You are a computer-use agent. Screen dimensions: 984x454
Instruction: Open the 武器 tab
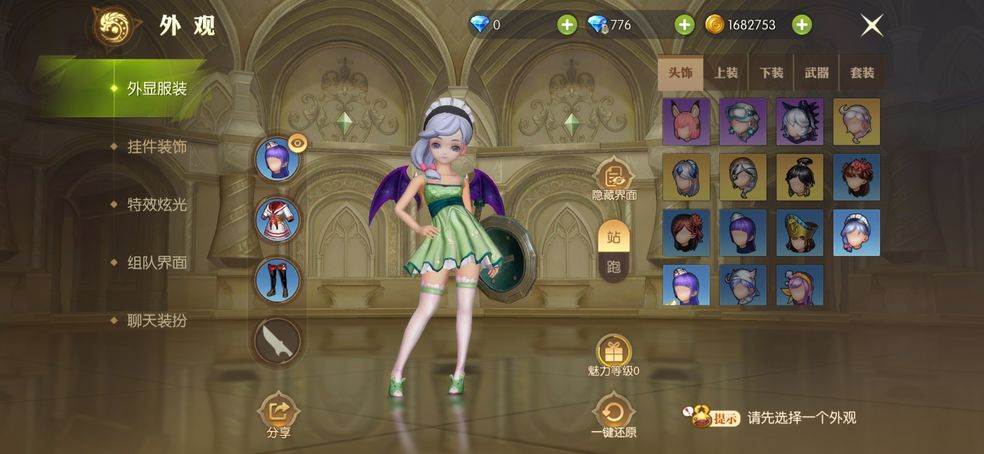coord(816,73)
